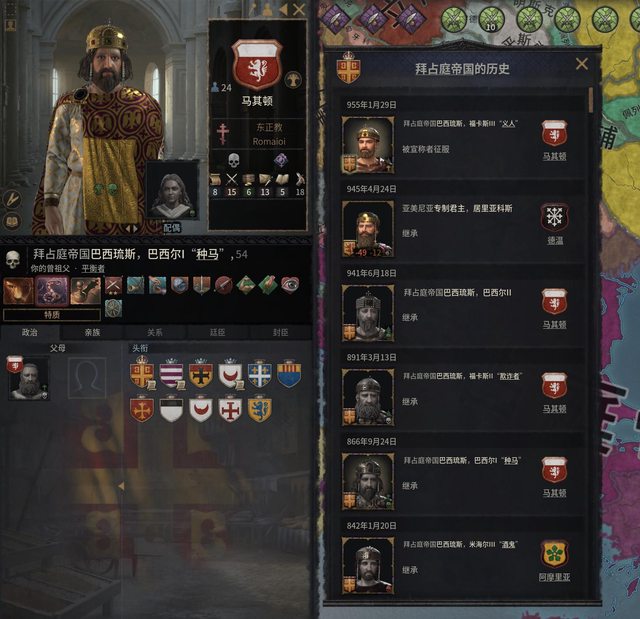Open the 关系 tab
This screenshot has width=640, height=619.
(155, 332)
